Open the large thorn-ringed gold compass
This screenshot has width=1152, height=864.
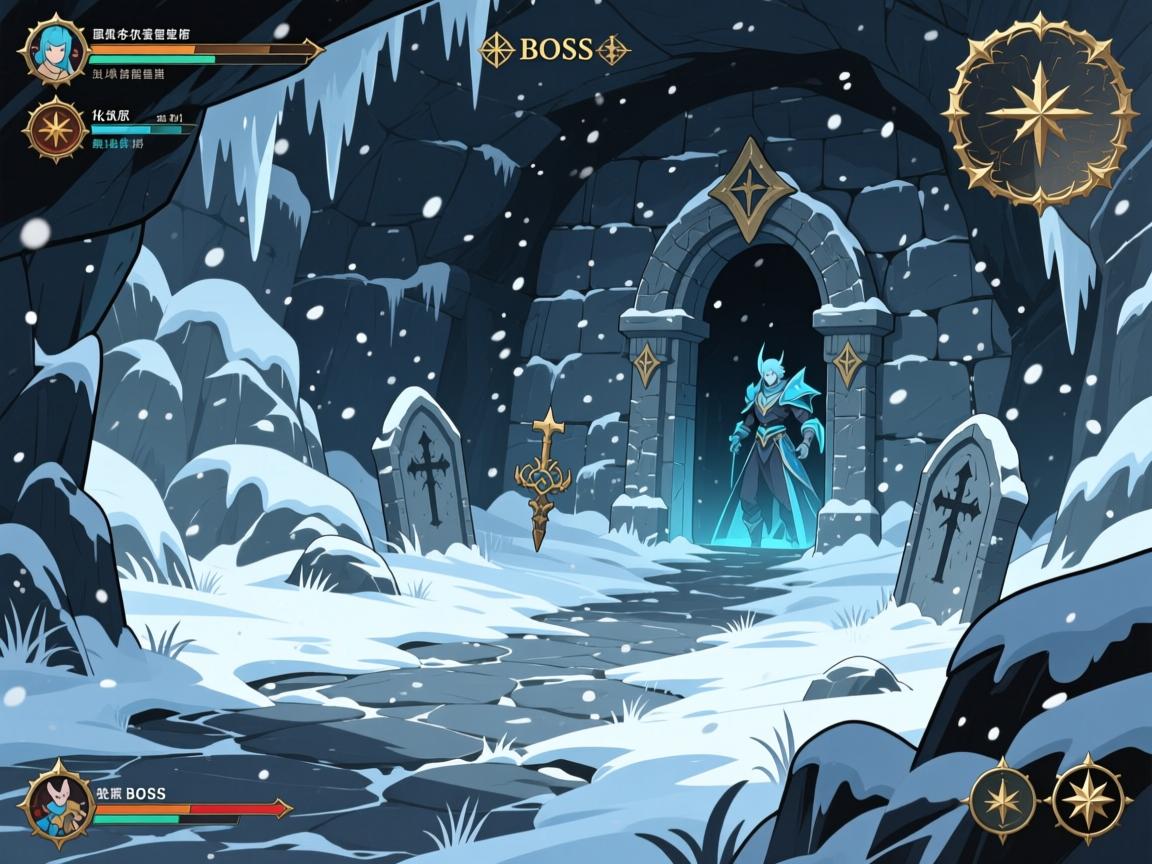point(1040,111)
